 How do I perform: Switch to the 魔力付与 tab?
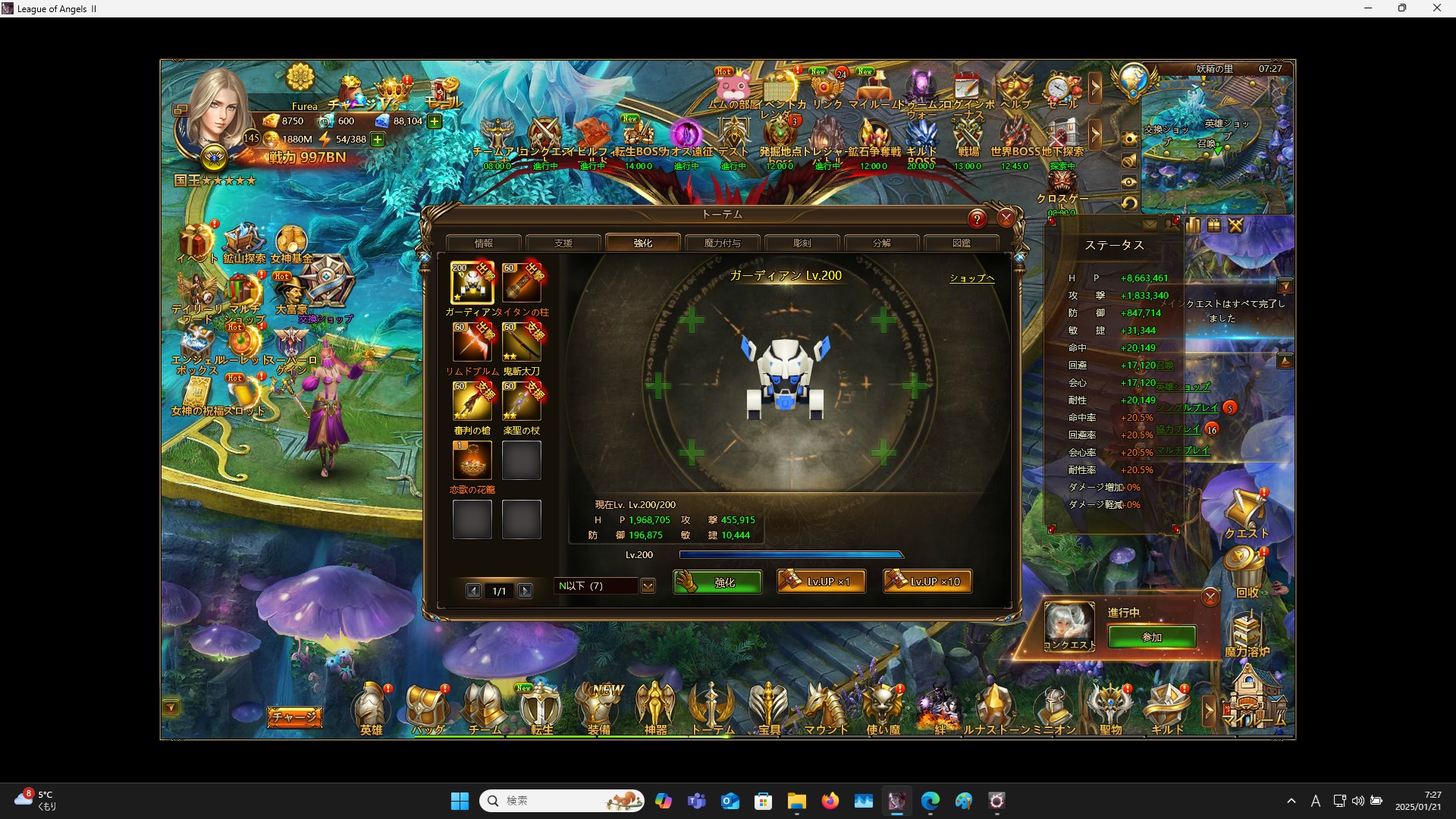click(722, 243)
